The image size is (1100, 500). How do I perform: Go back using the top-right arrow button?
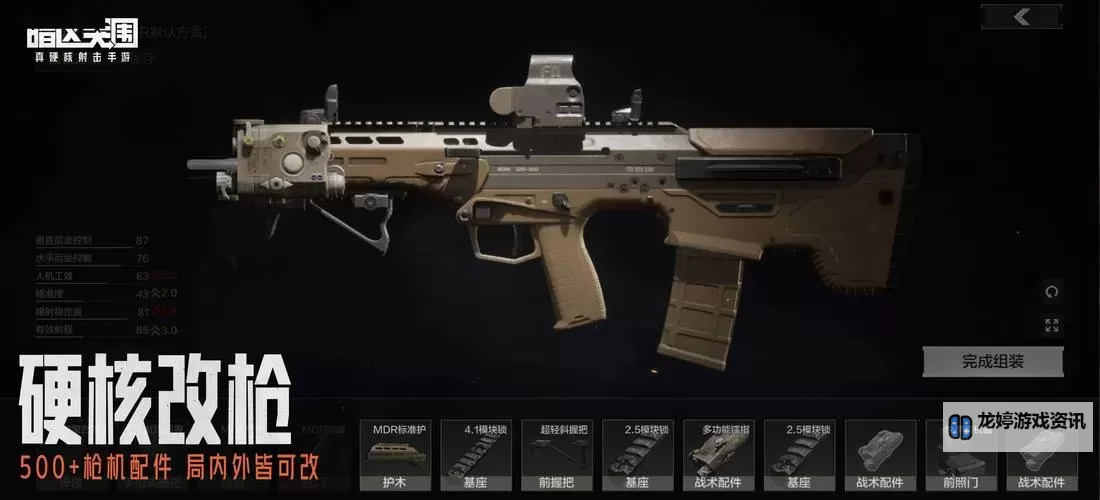(1021, 16)
